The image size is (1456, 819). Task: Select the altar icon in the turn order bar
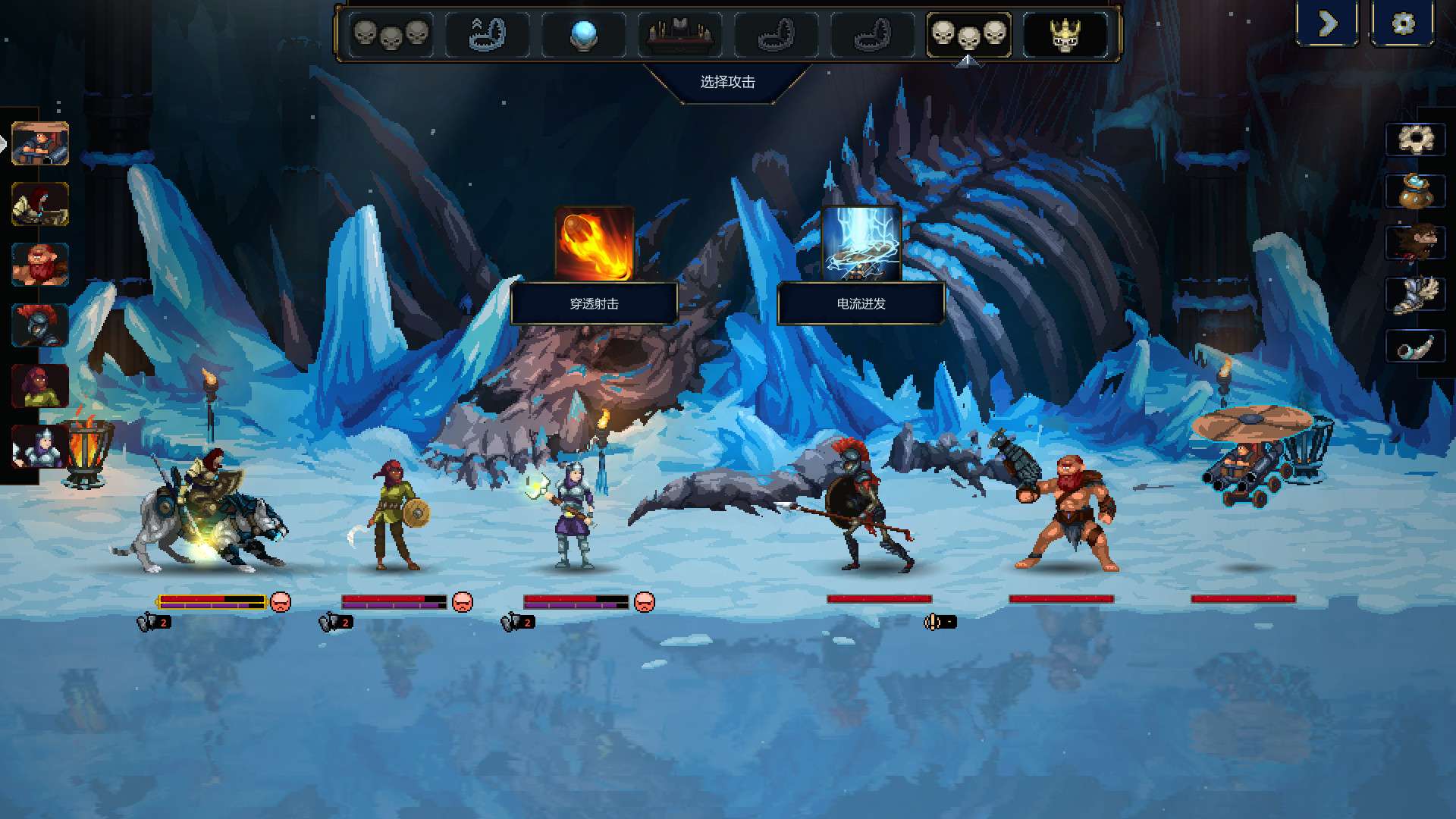click(x=679, y=33)
